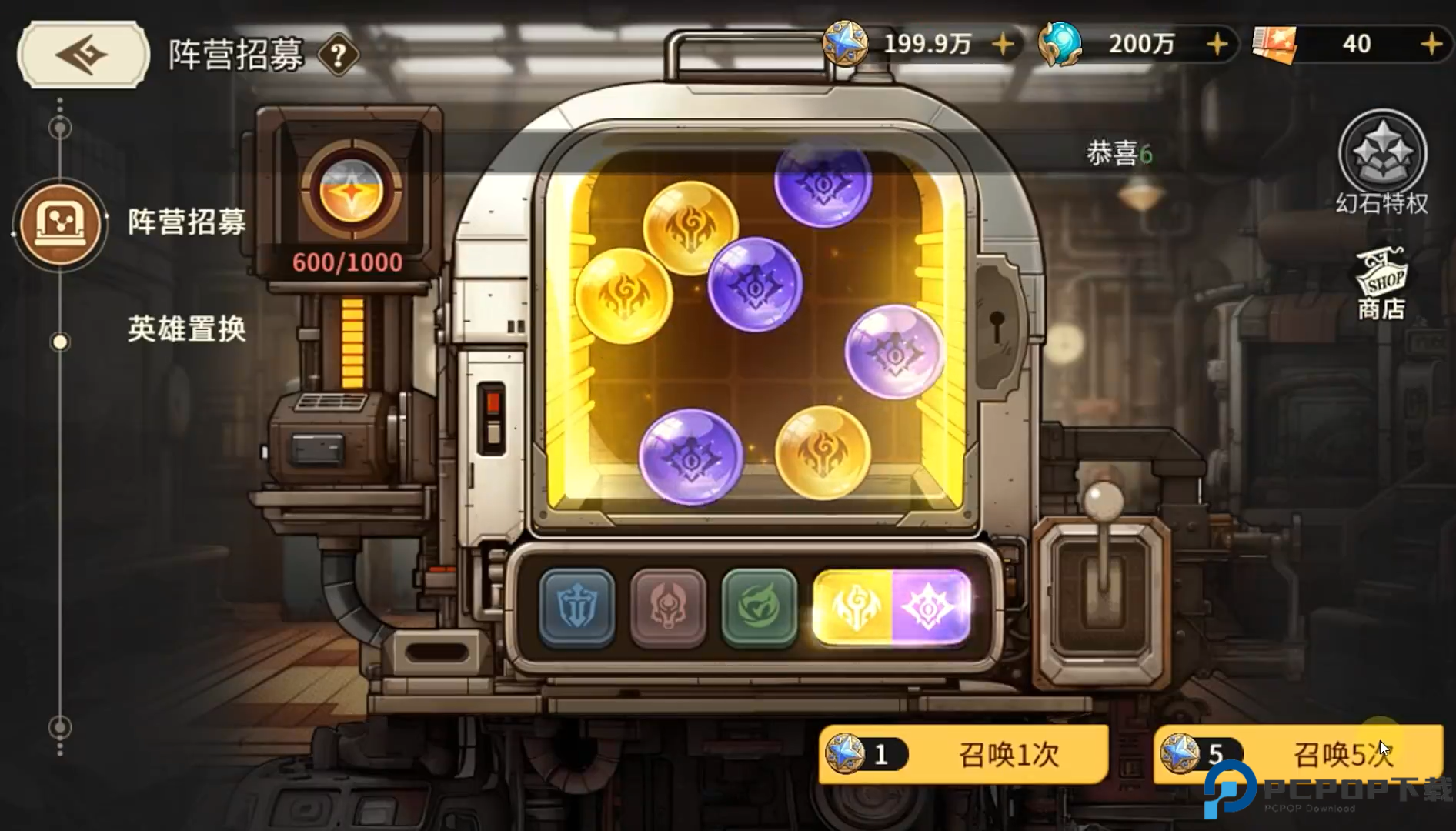Click the plus beside the 200万 currency
The height and width of the screenshot is (831, 1456).
1217,44
